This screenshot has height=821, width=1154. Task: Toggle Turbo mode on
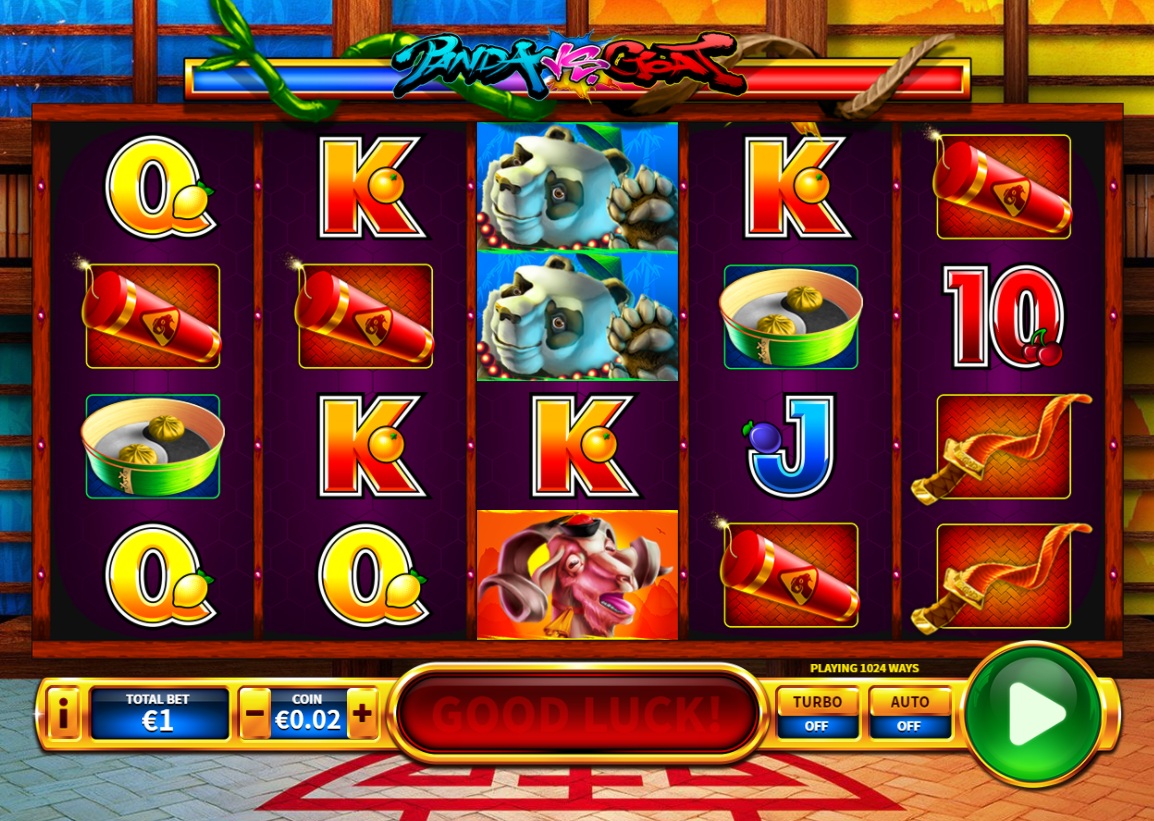tap(817, 712)
